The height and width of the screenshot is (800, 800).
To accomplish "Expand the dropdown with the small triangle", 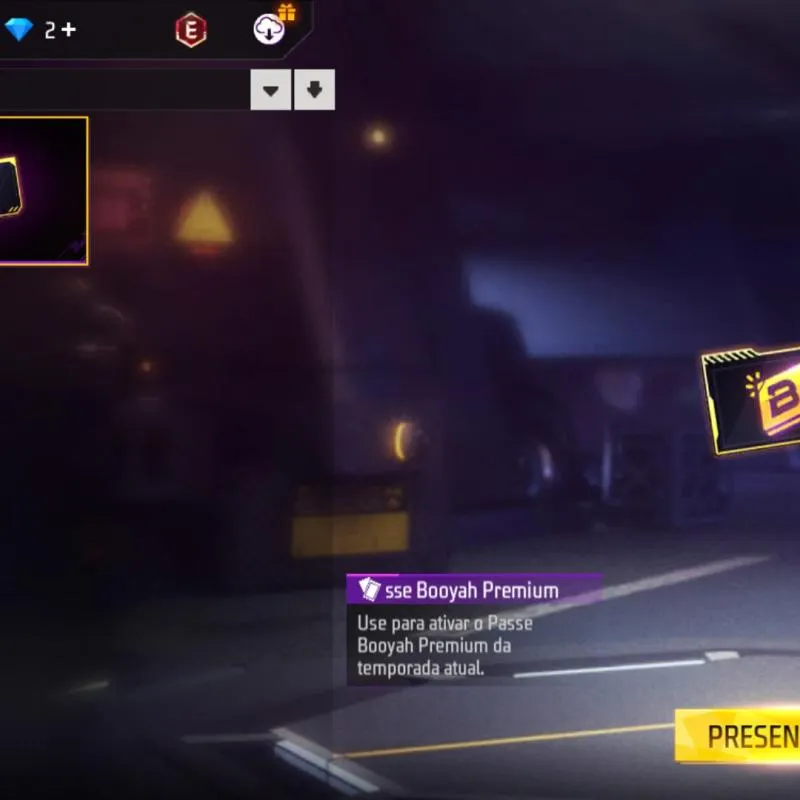I will click(270, 90).
